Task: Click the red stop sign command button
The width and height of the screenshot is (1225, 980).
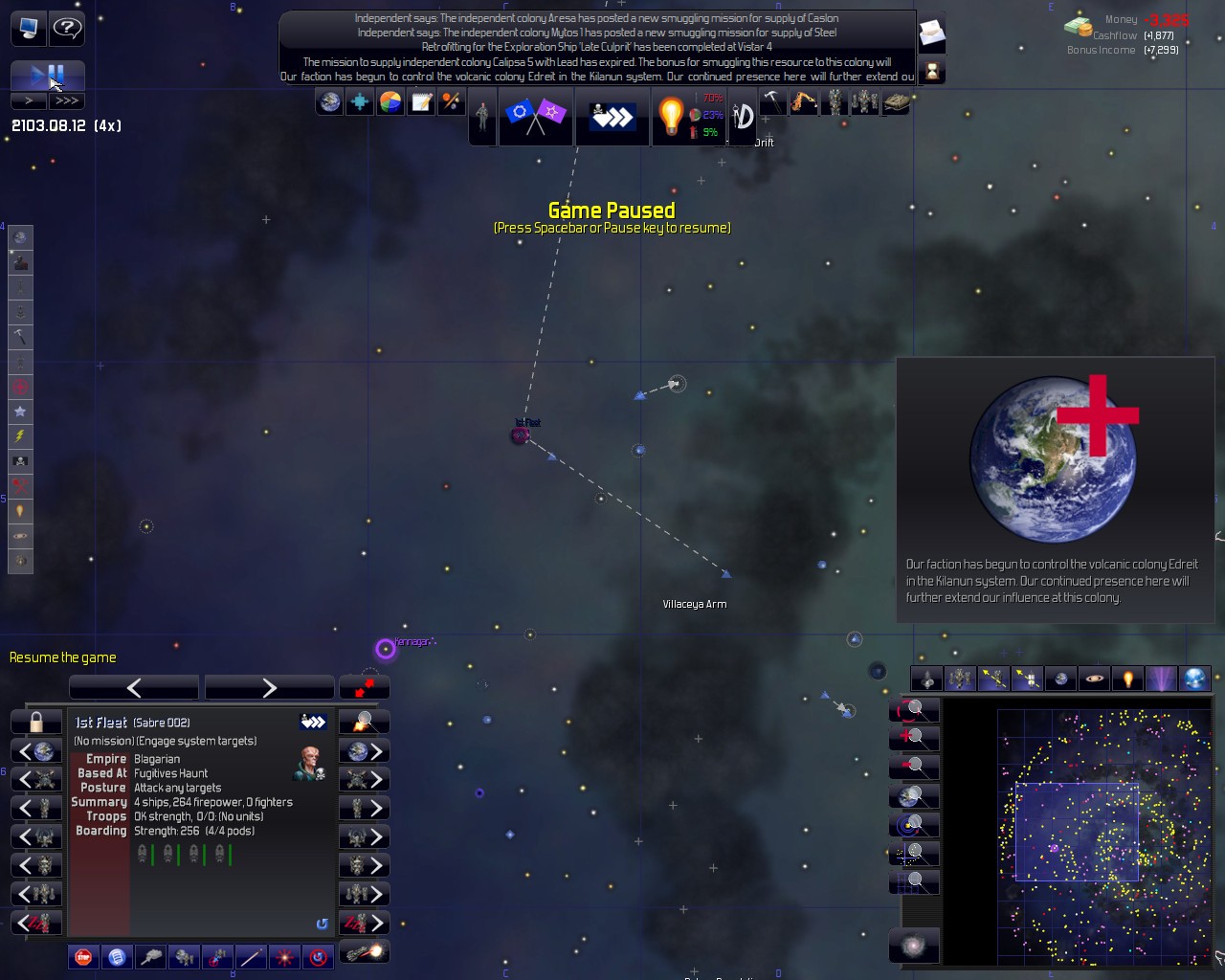Action: (83, 956)
